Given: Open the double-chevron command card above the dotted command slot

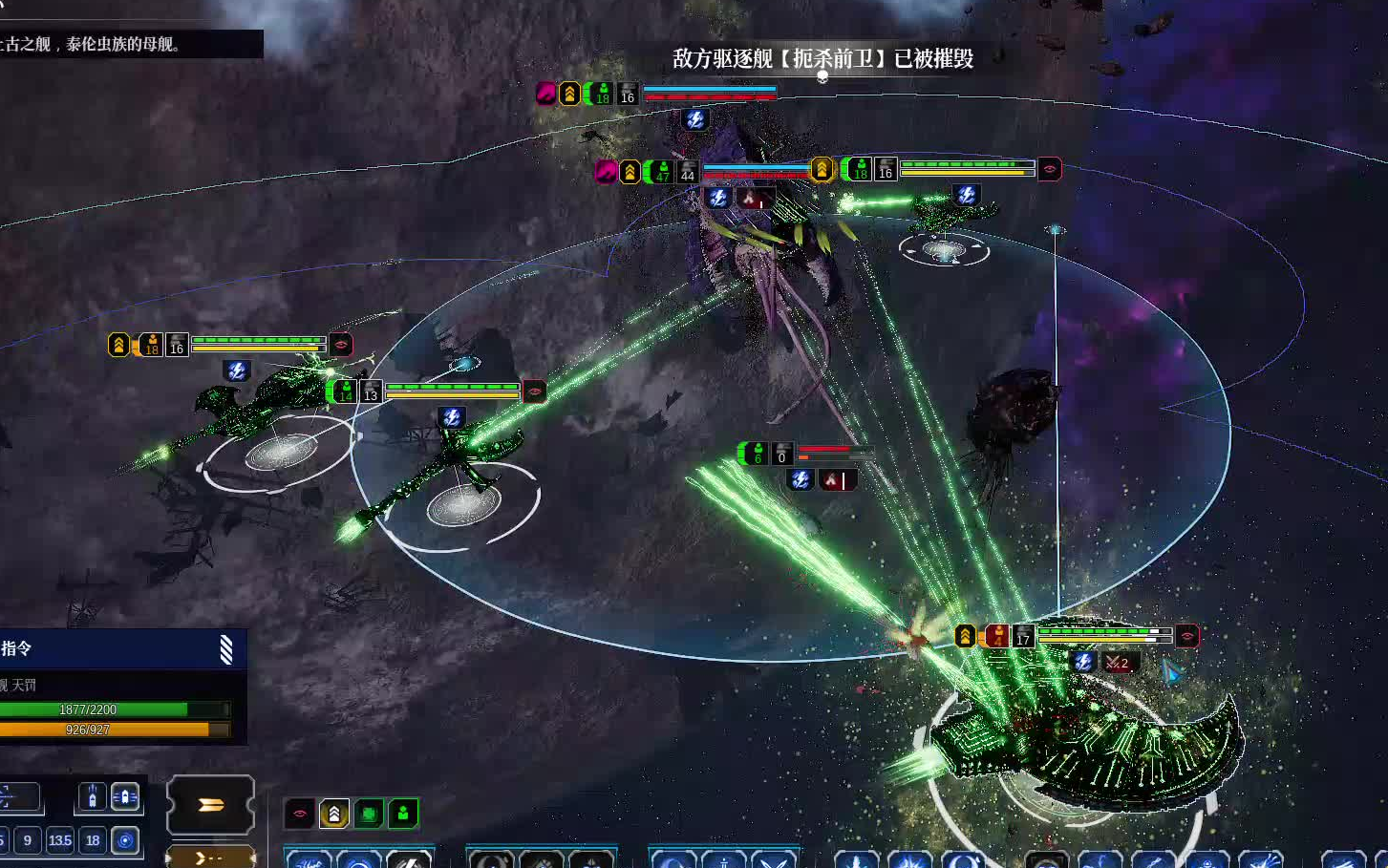Looking at the screenshot, I should point(210,805).
